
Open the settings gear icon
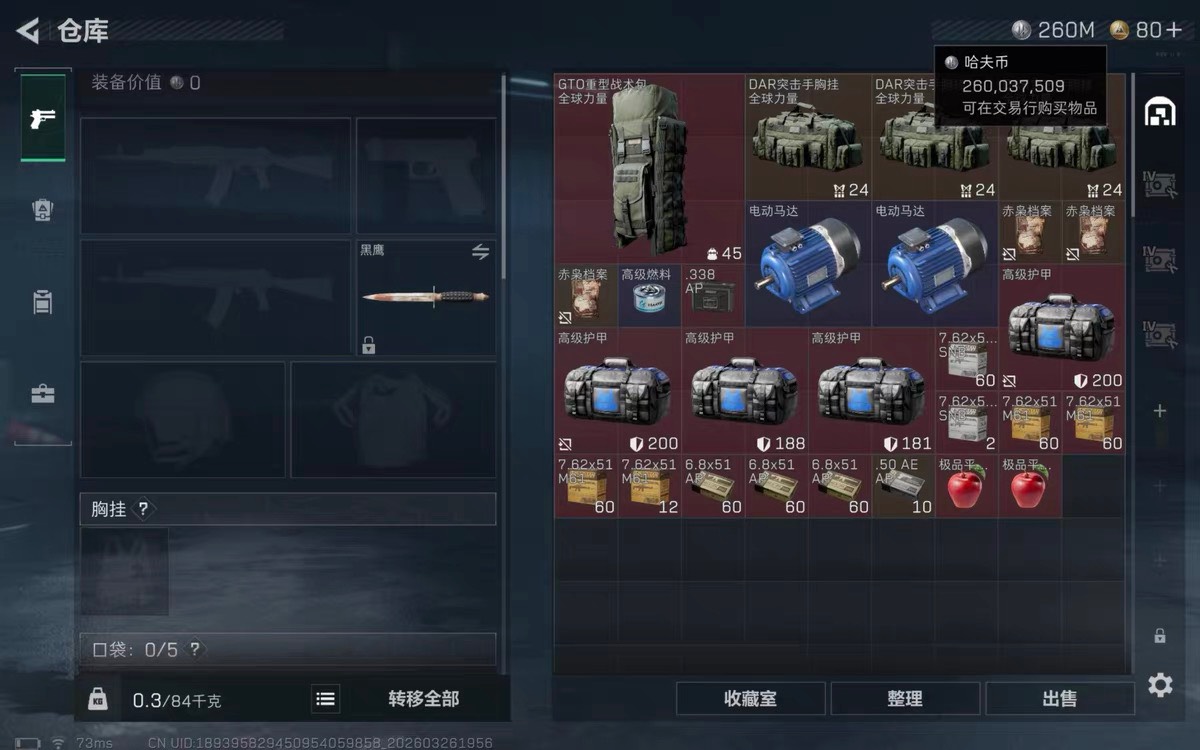tap(1160, 685)
